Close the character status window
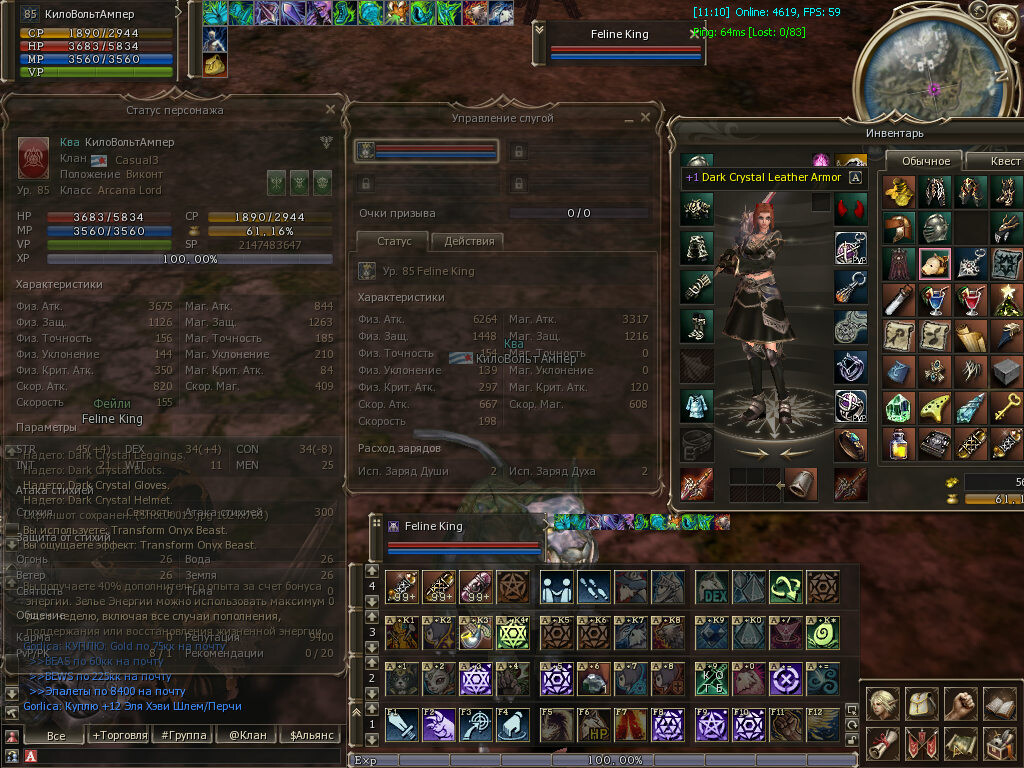Image resolution: width=1024 pixels, height=768 pixels. click(330, 109)
